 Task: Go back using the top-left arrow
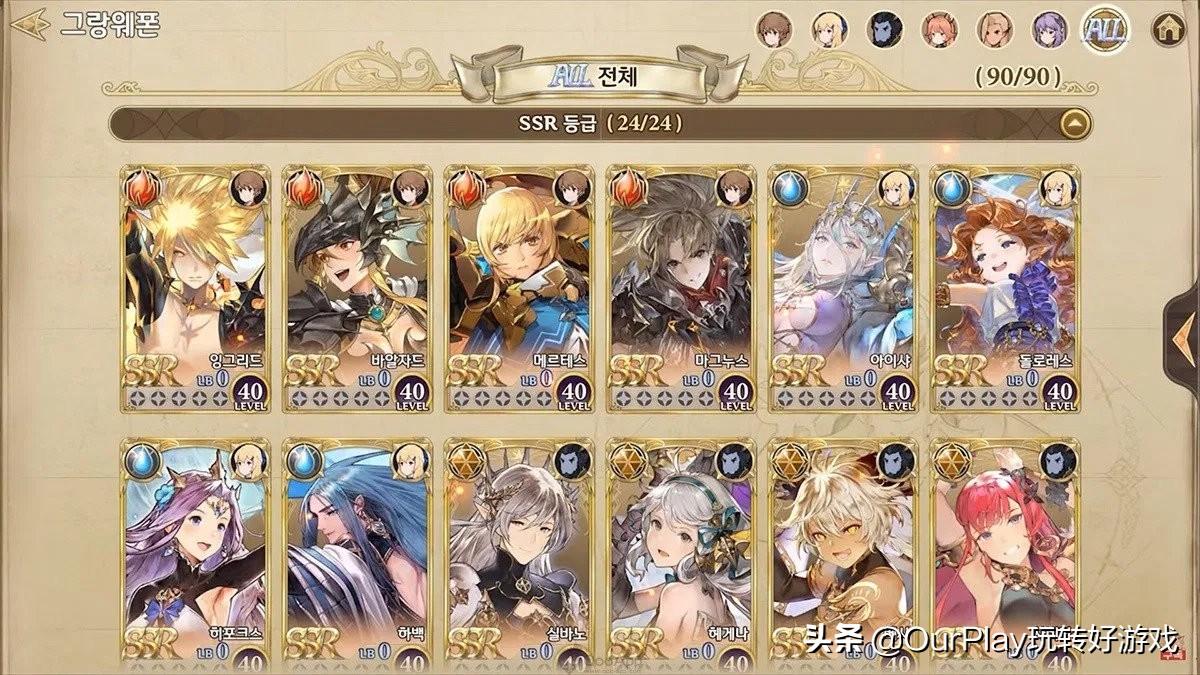pyautogui.click(x=30, y=22)
